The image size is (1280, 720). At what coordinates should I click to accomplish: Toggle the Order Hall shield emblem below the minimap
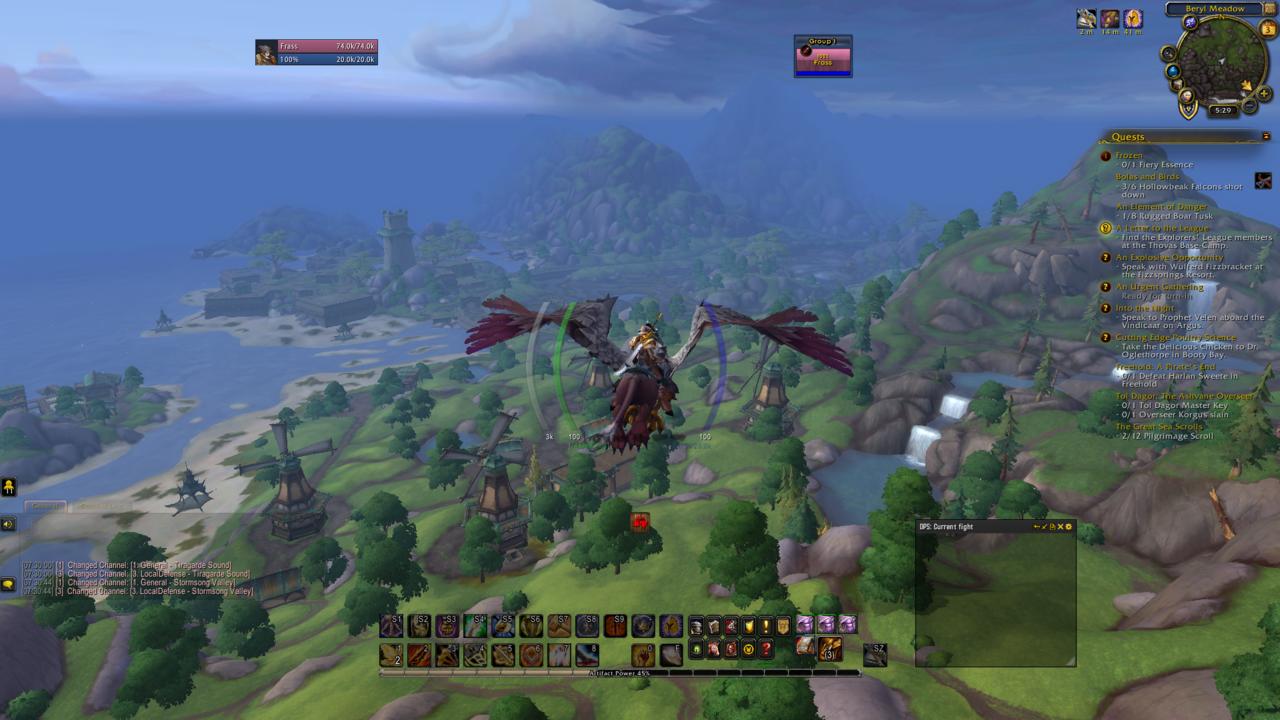tap(1188, 107)
